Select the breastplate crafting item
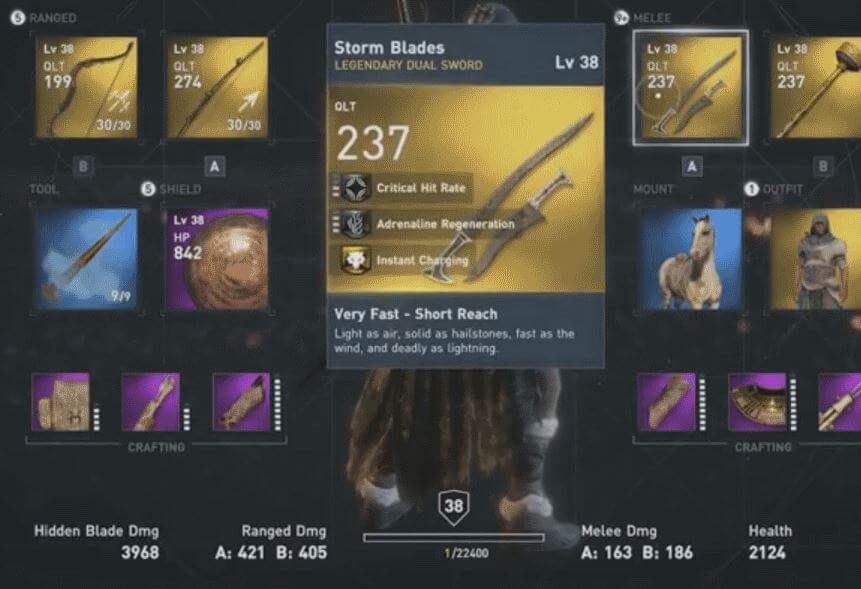 [x=757, y=402]
